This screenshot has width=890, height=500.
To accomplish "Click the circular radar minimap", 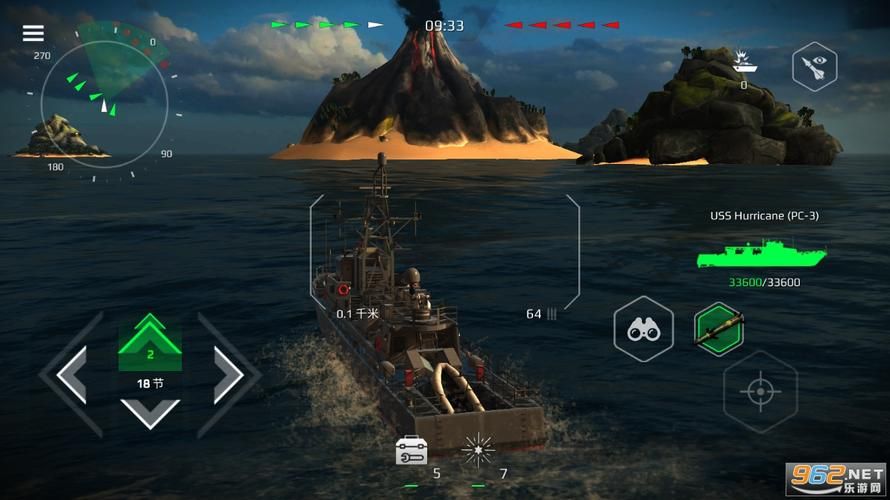I will [104, 103].
